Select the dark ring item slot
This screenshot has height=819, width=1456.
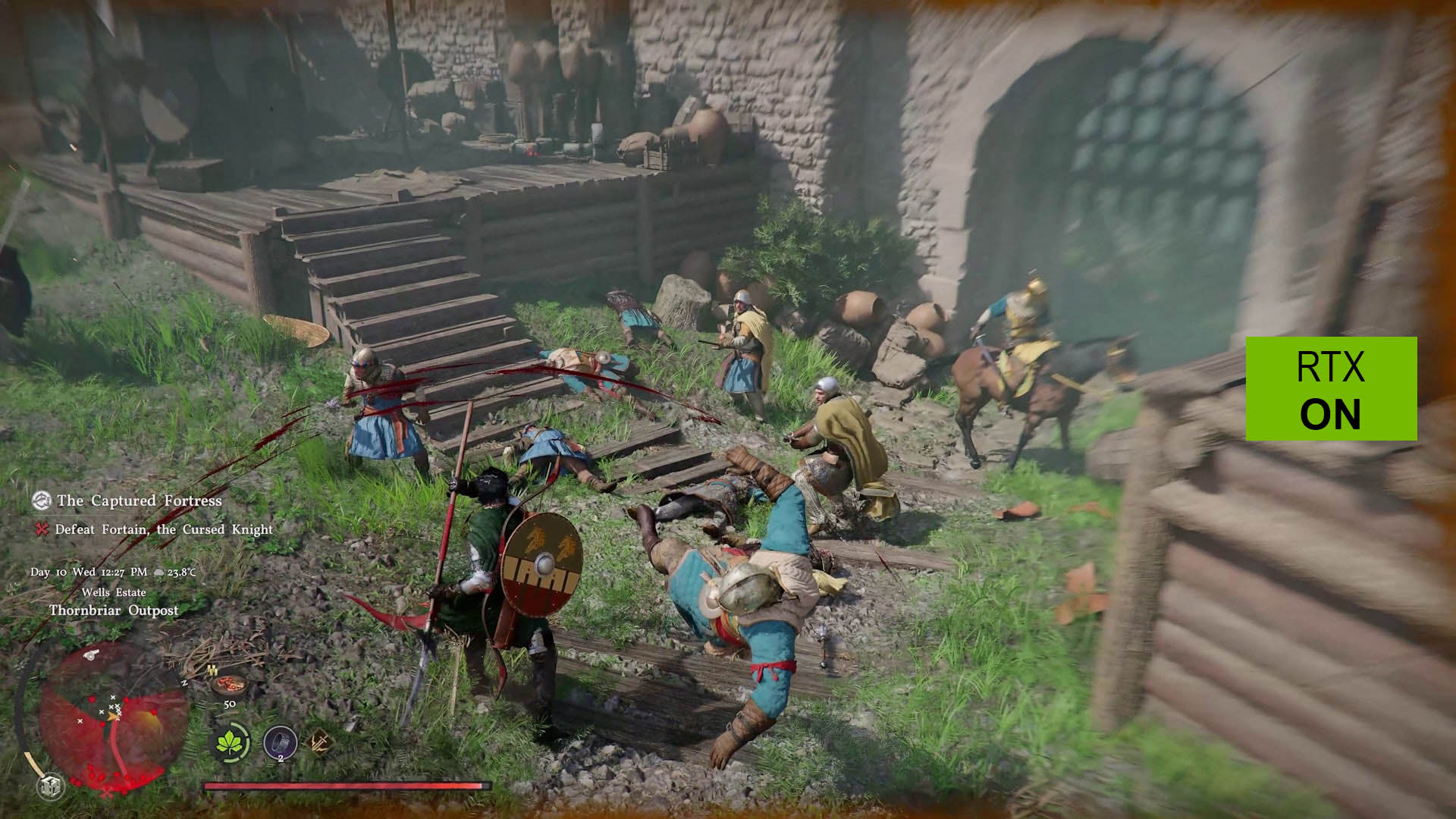pyautogui.click(x=280, y=742)
